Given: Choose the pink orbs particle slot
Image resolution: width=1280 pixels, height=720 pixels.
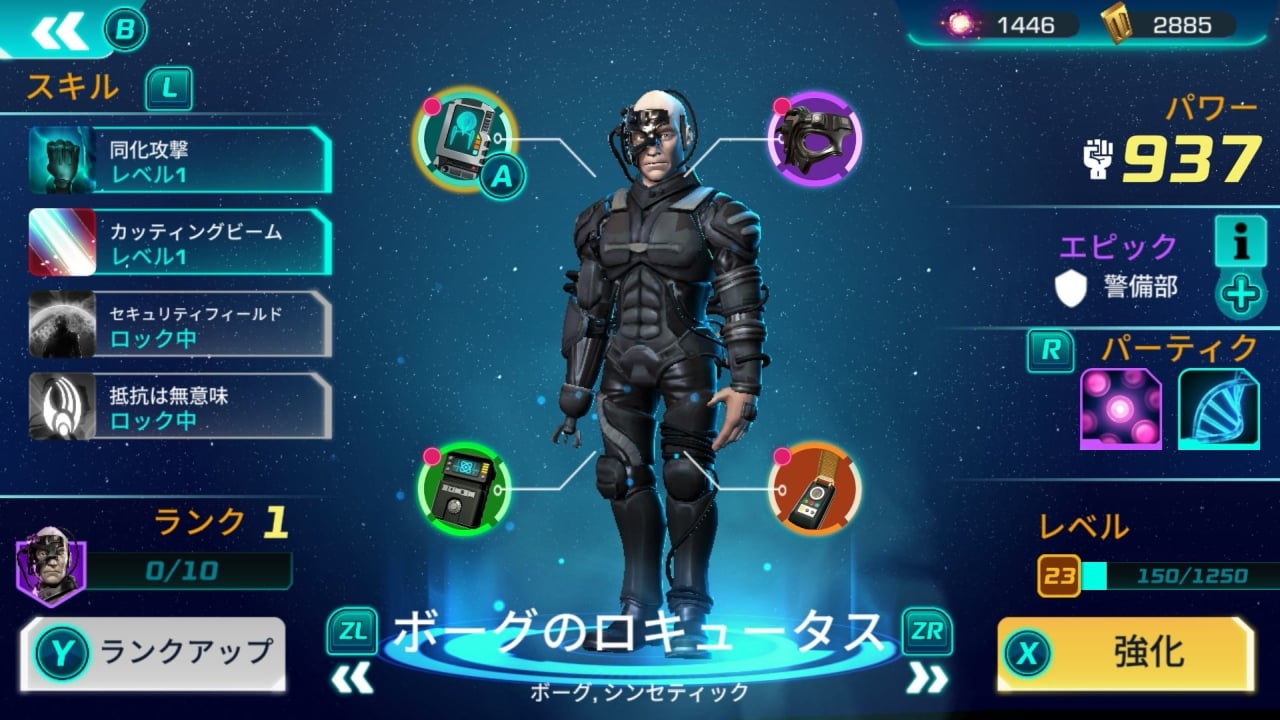Looking at the screenshot, I should click(1120, 408).
